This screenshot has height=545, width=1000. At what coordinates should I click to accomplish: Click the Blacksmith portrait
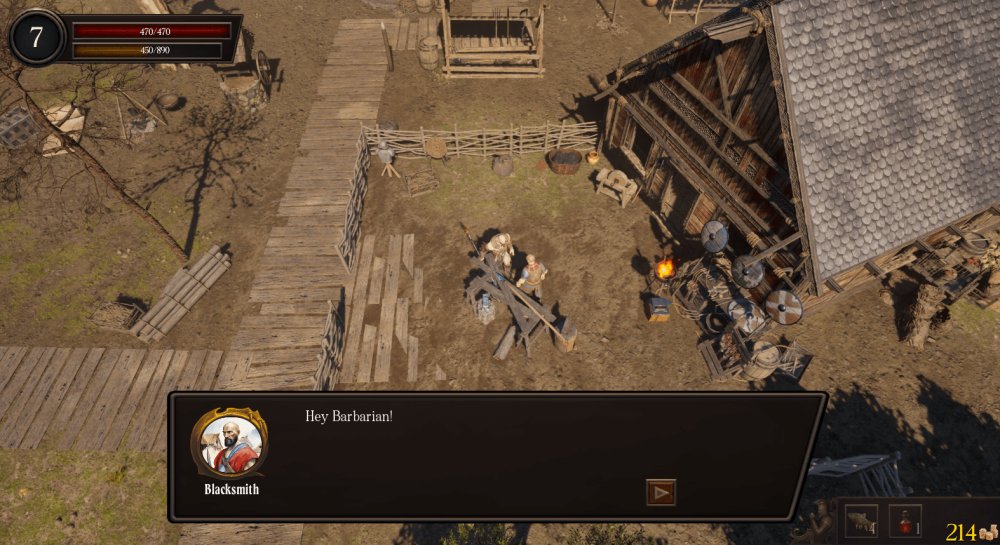229,443
